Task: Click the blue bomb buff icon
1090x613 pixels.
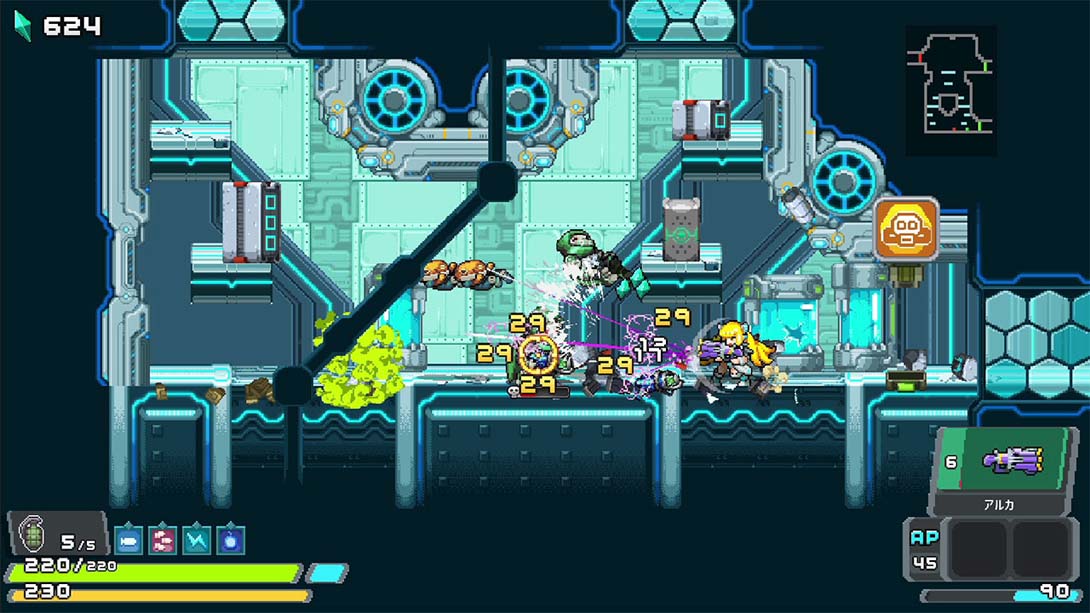Action: click(x=230, y=540)
